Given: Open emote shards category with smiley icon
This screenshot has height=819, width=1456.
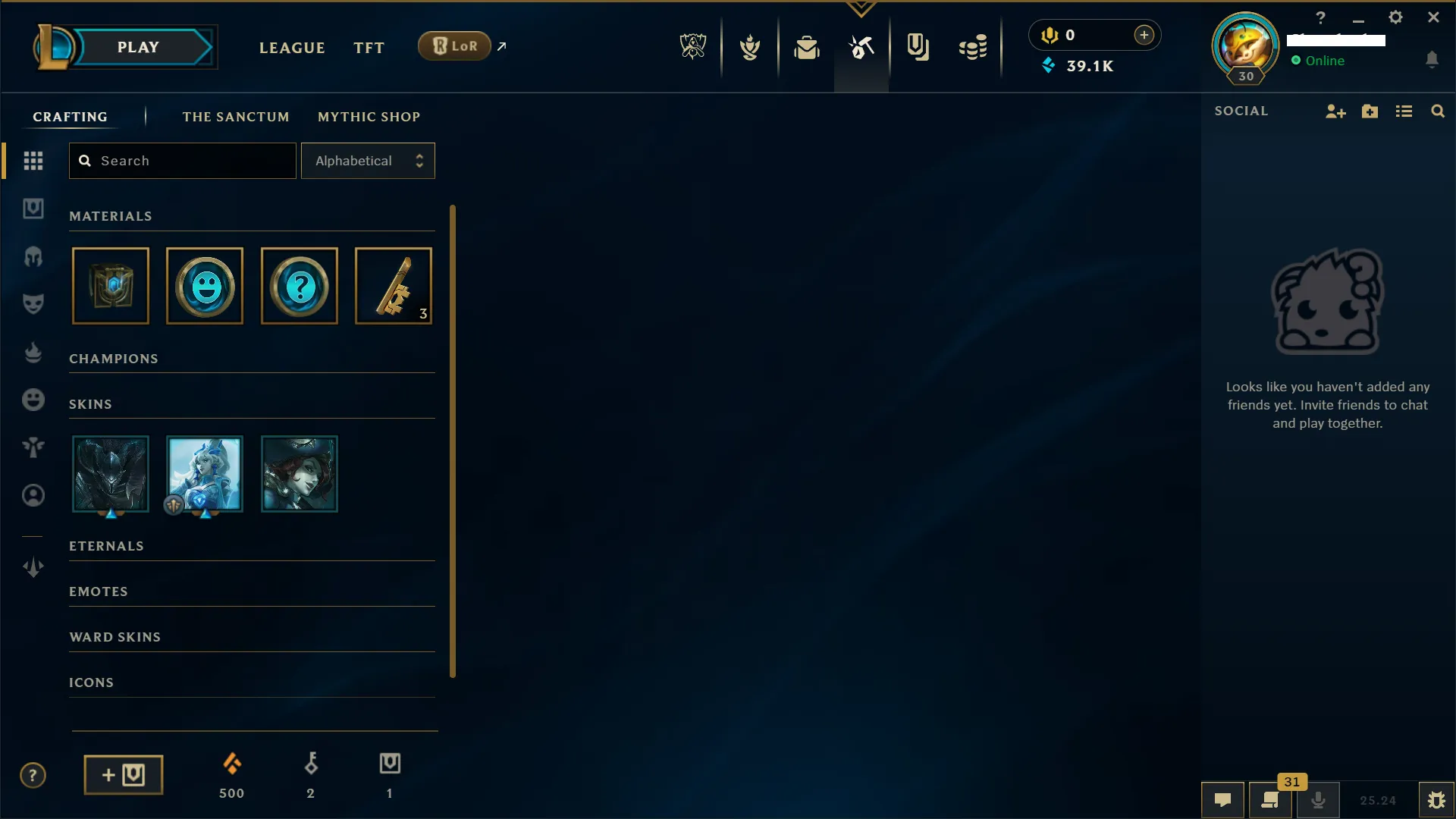Looking at the screenshot, I should point(33,400).
